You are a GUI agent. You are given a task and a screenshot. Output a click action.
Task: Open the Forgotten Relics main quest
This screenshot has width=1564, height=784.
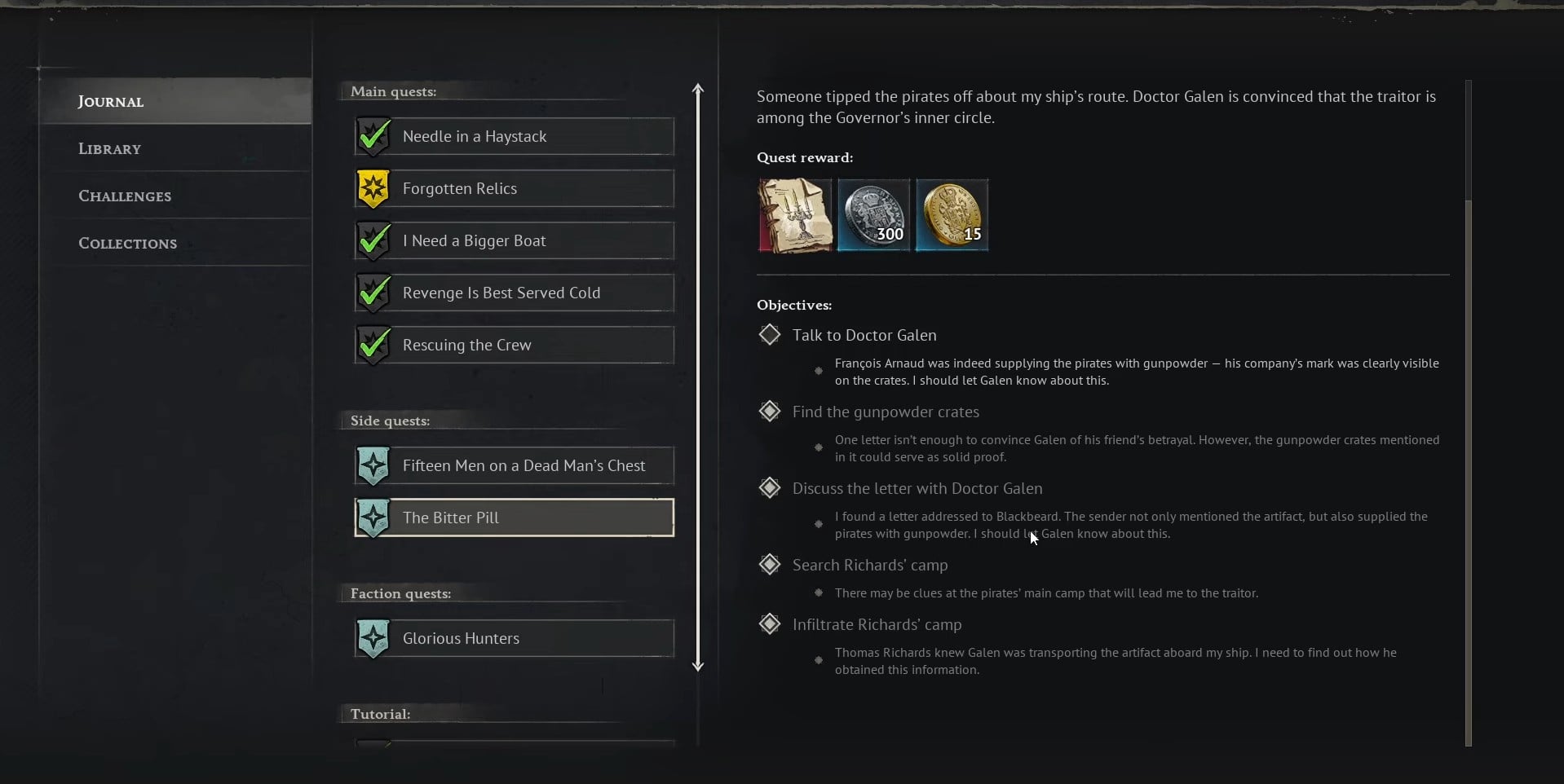[514, 189]
